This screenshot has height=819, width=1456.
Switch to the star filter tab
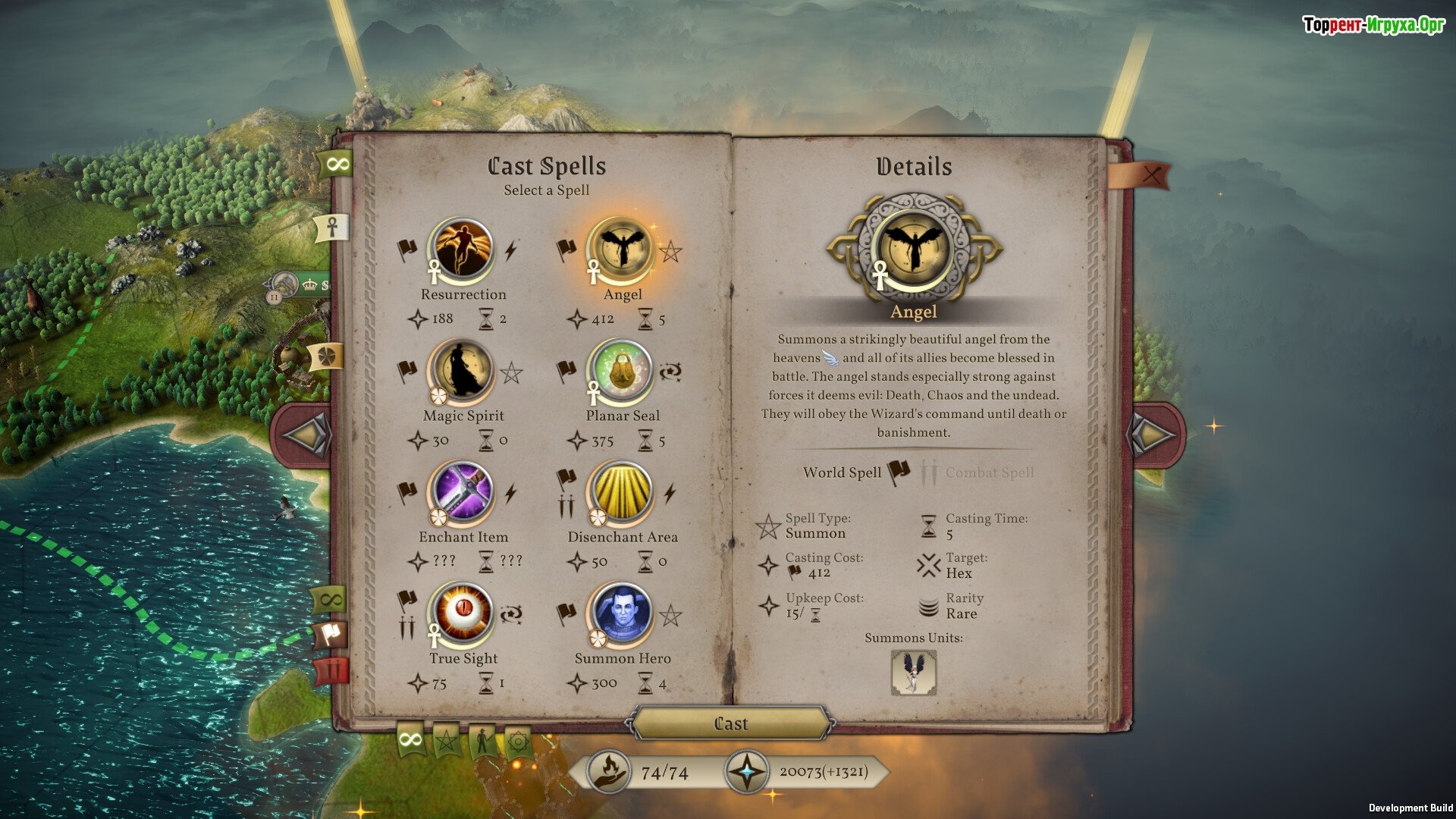point(447,739)
